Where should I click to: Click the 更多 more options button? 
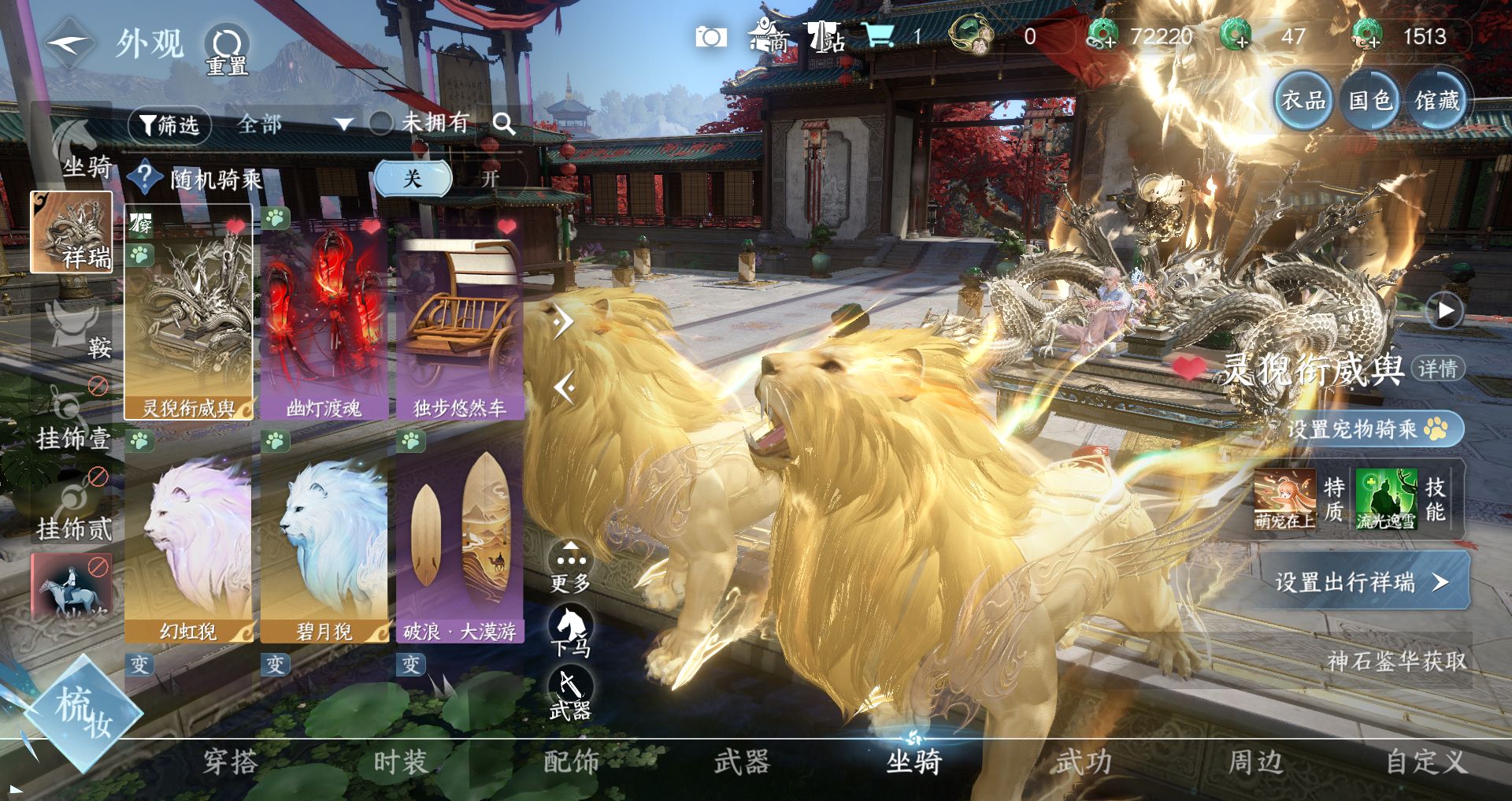tap(570, 569)
